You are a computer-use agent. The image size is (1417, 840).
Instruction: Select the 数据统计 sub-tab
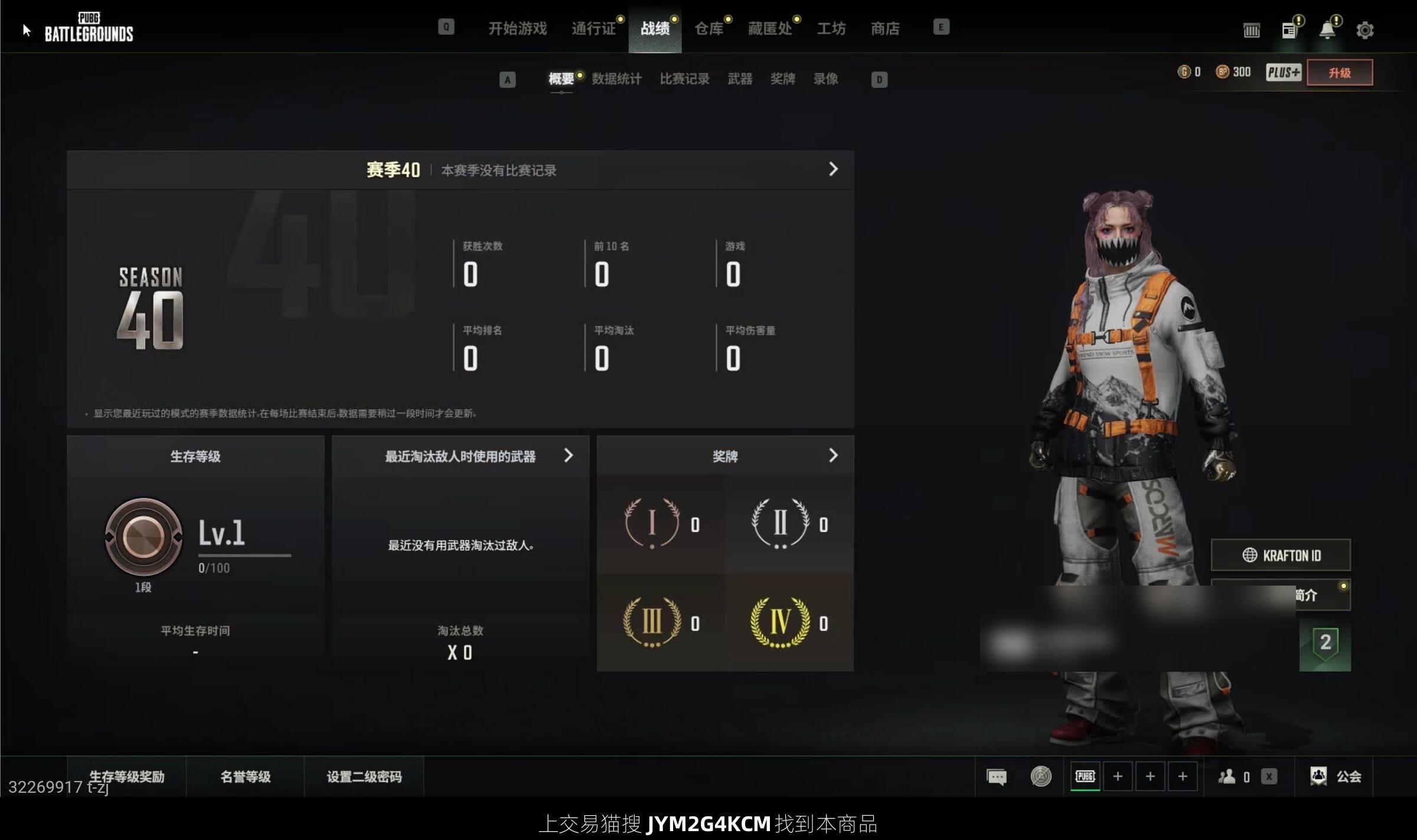coord(616,79)
